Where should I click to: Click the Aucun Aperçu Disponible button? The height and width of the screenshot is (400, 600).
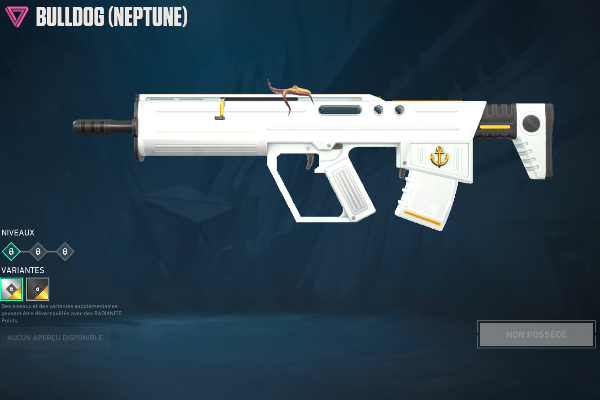[x=55, y=338]
